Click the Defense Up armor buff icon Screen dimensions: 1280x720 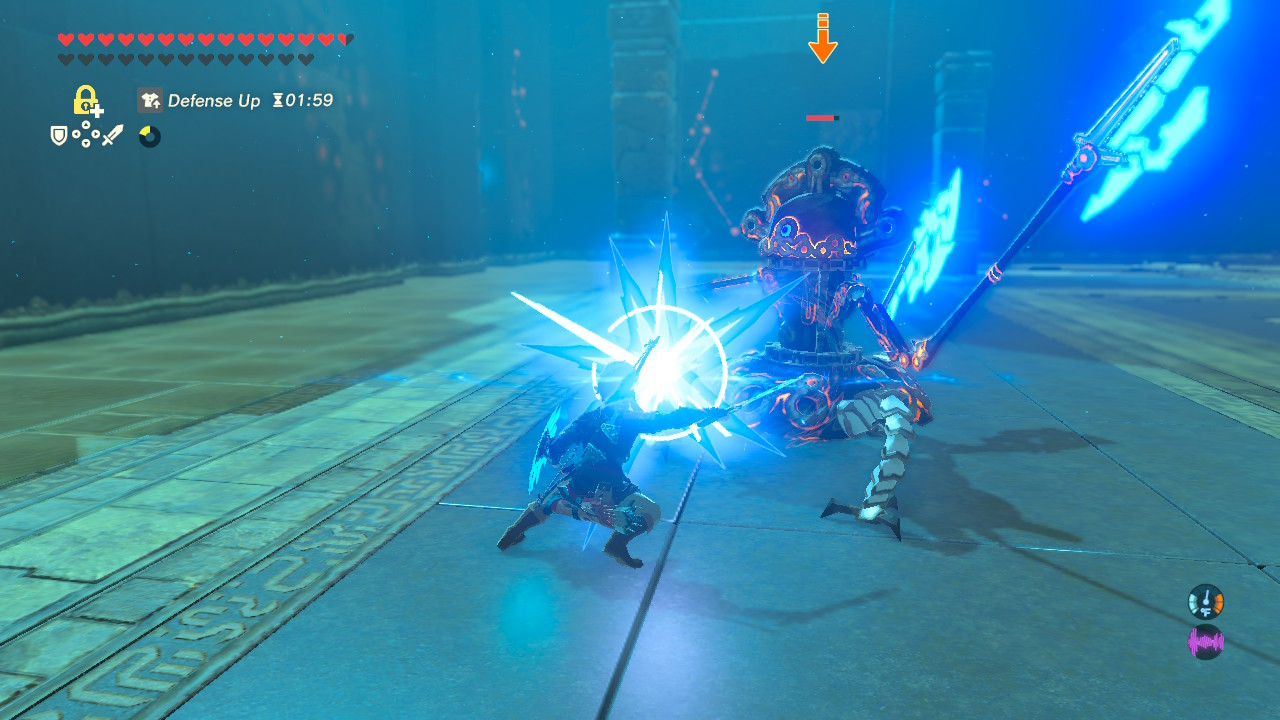coord(150,100)
